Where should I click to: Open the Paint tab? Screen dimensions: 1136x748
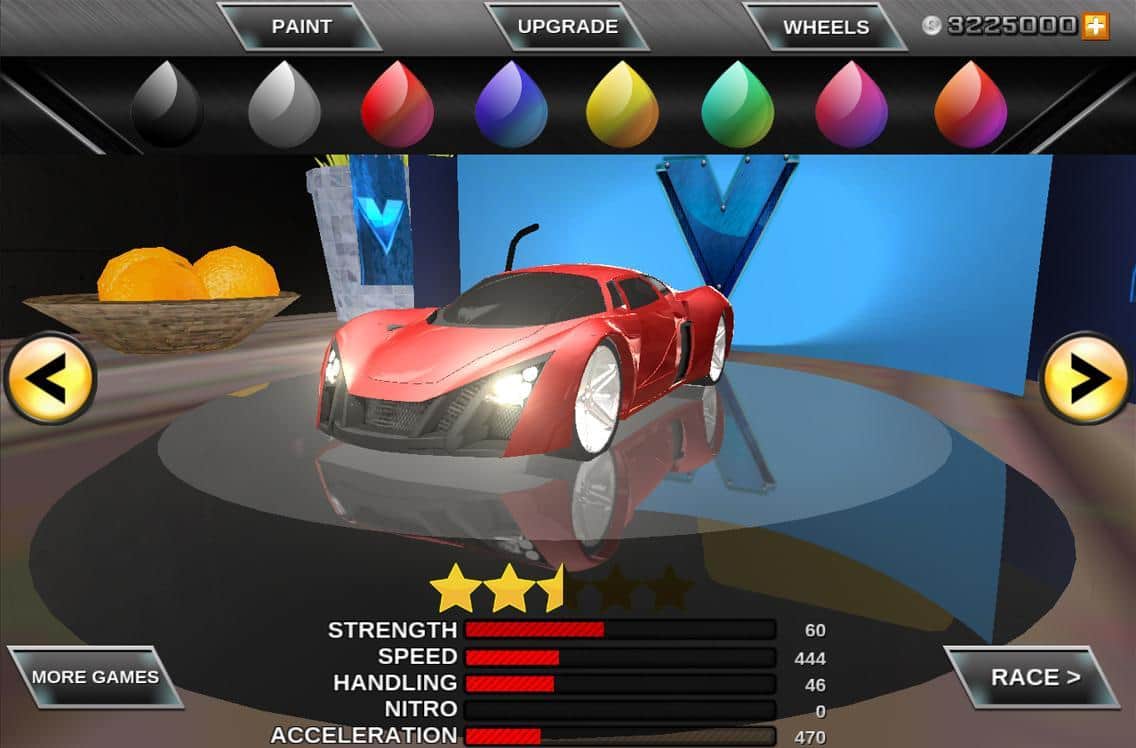click(301, 27)
